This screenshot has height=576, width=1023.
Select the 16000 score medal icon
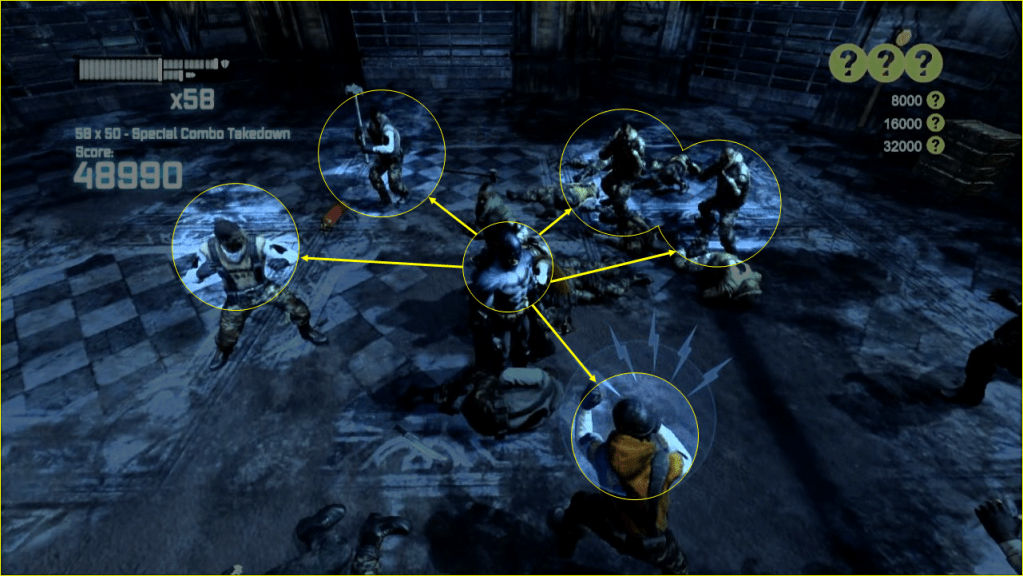coord(936,123)
